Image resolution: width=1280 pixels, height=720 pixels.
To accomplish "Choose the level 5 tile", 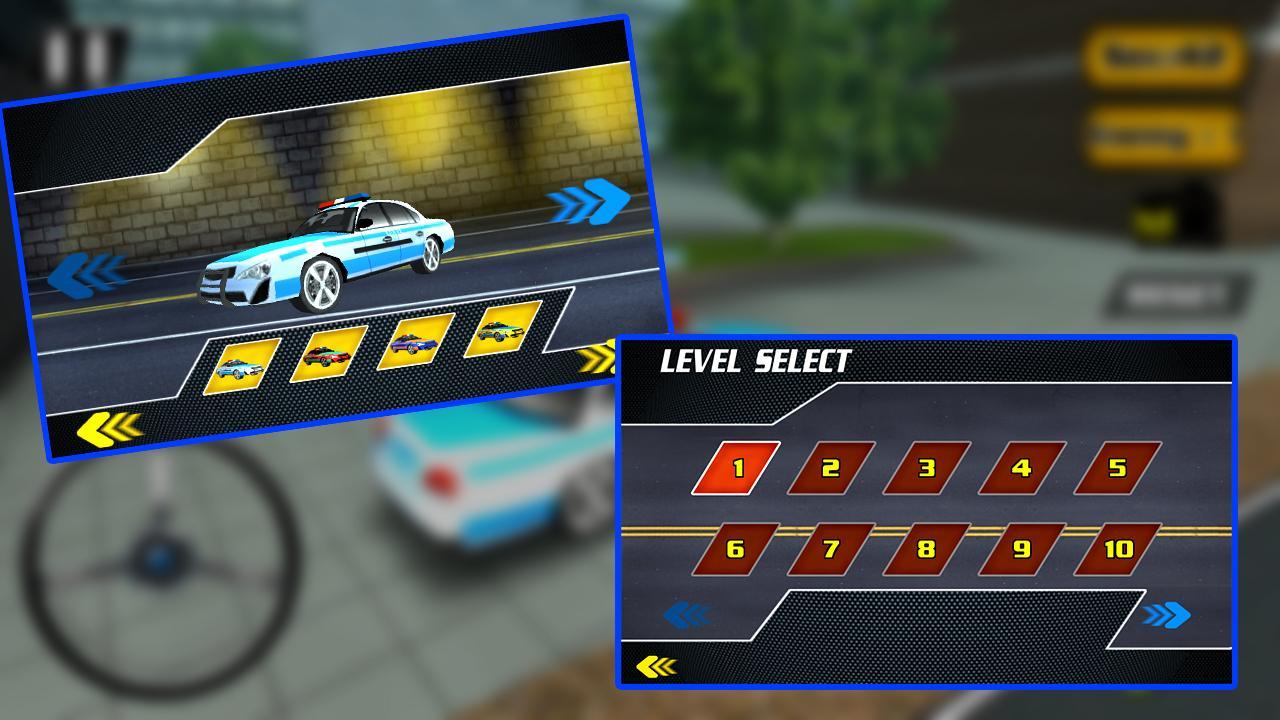I will (1117, 468).
